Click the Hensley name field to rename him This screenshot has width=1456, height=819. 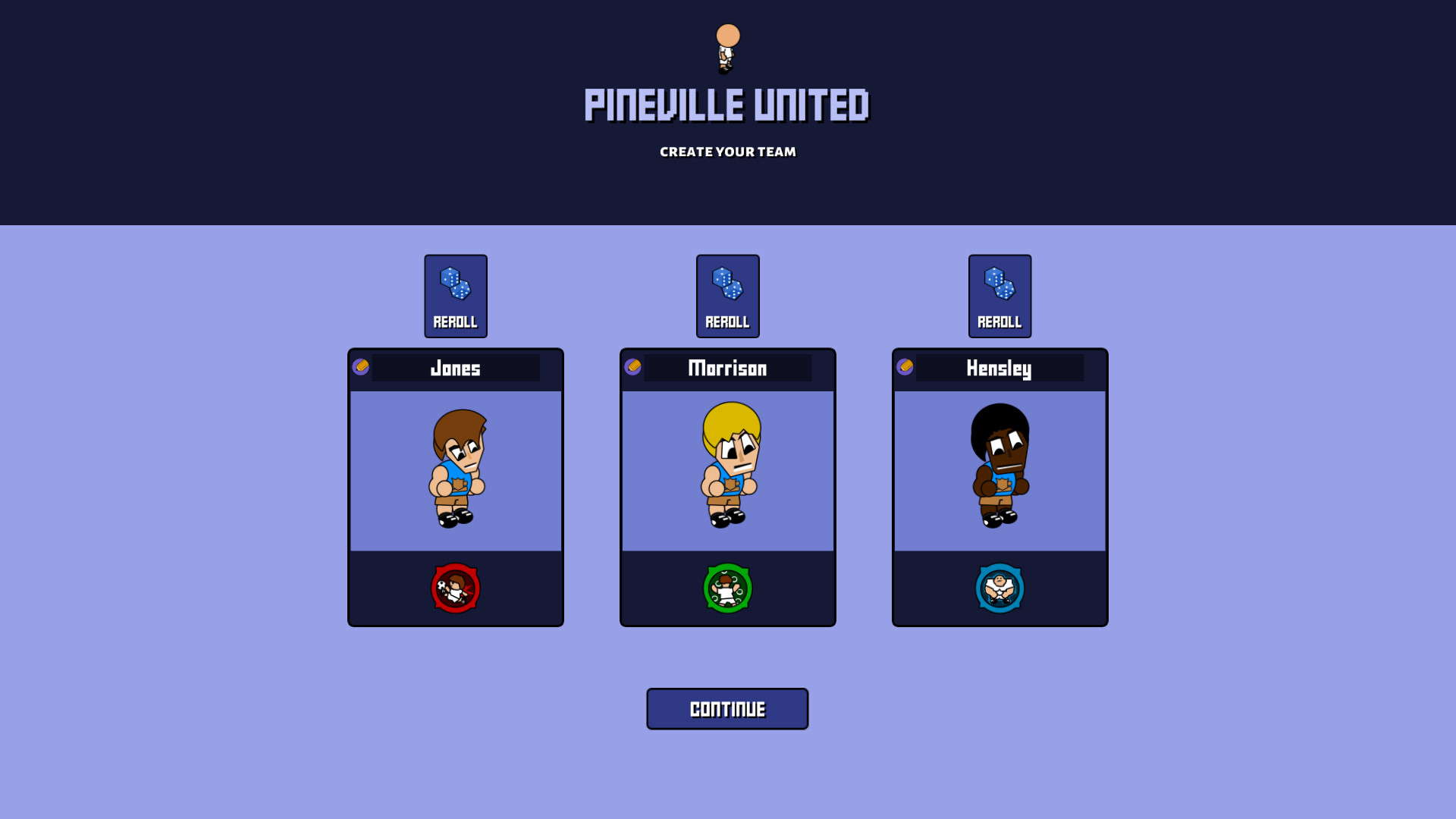click(x=999, y=369)
